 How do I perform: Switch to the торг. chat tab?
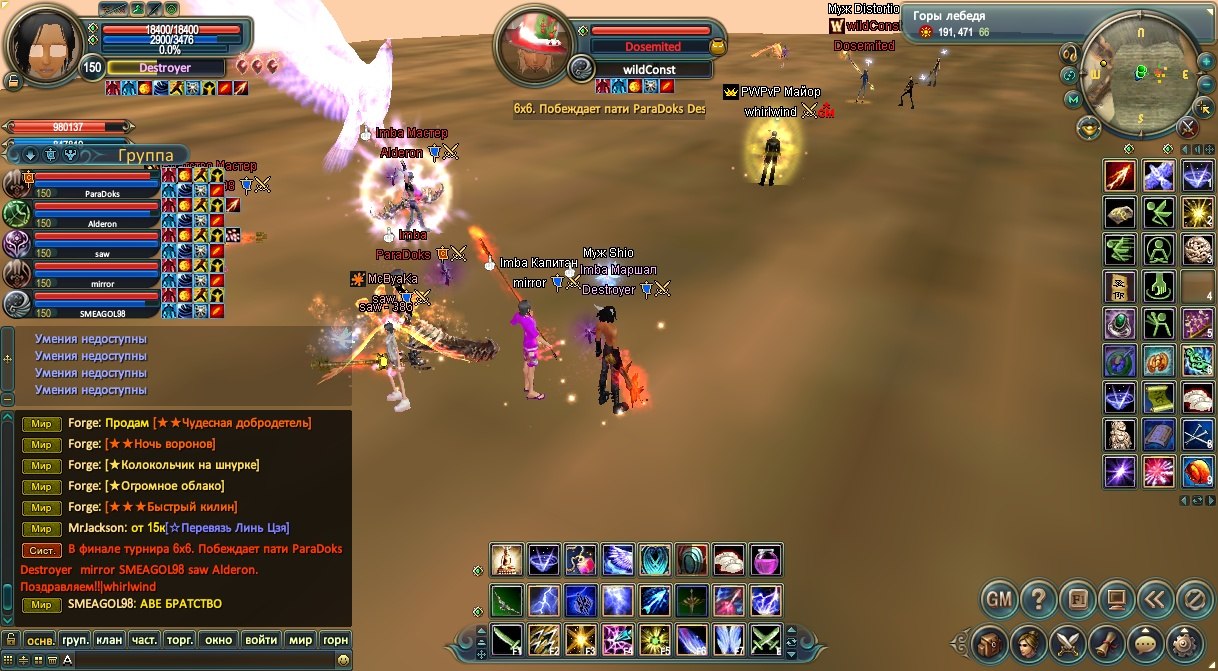click(180, 640)
